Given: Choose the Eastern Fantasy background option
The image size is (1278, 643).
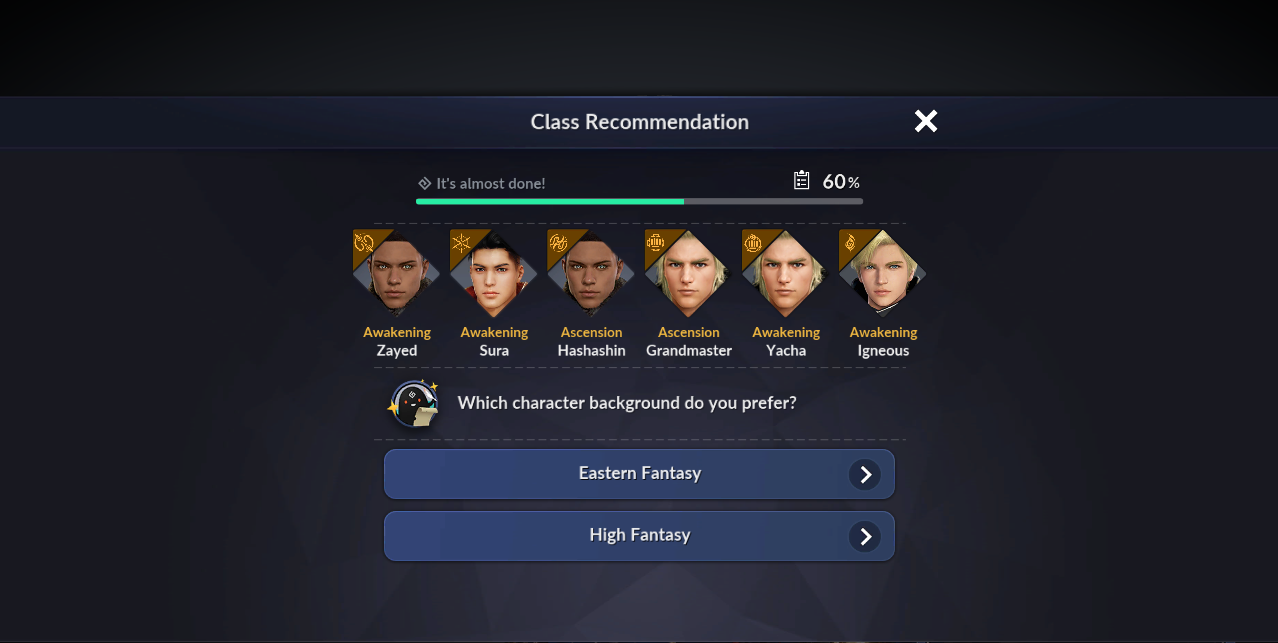Looking at the screenshot, I should click(x=639, y=474).
